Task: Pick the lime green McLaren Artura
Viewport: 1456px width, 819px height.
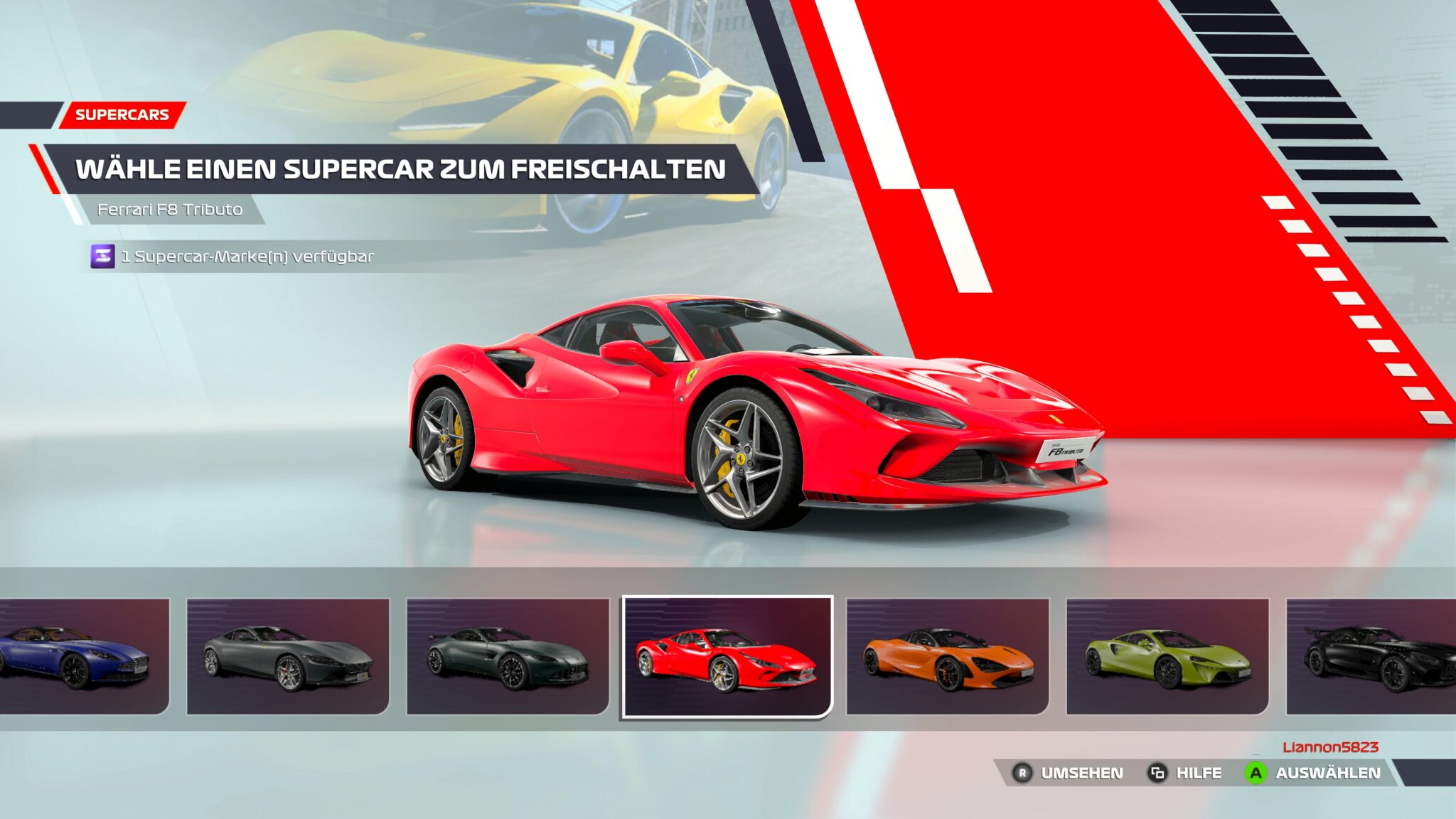Action: [1167, 656]
